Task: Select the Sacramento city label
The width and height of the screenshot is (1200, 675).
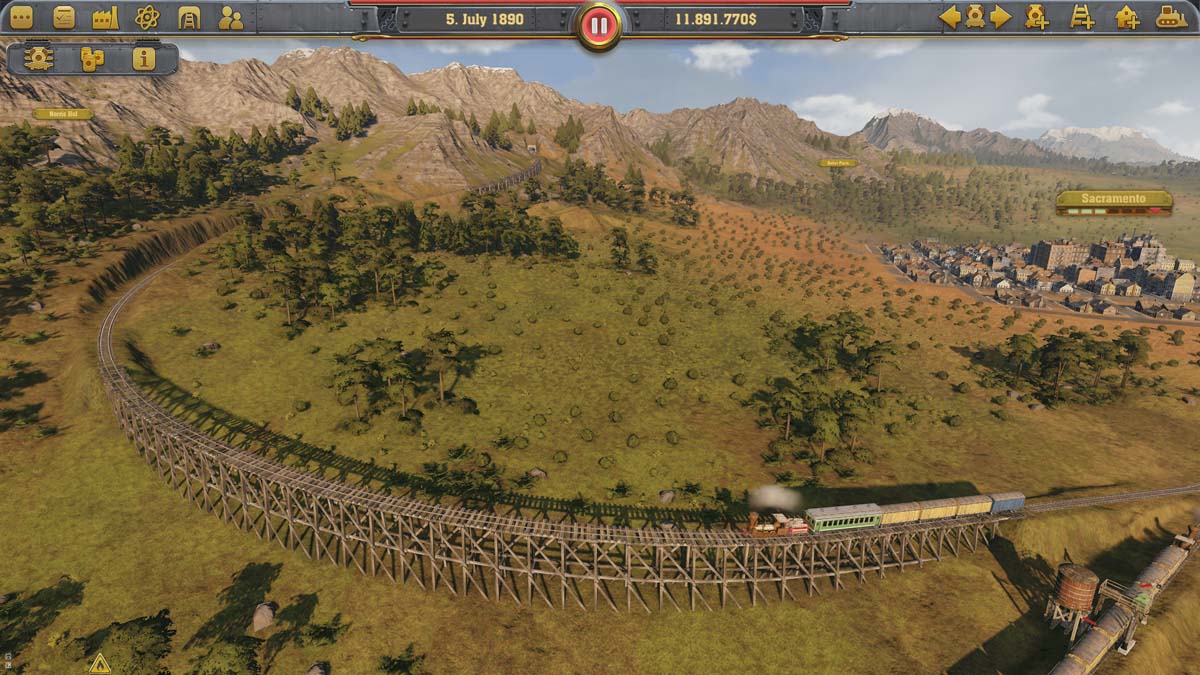Action: pyautogui.click(x=1114, y=199)
